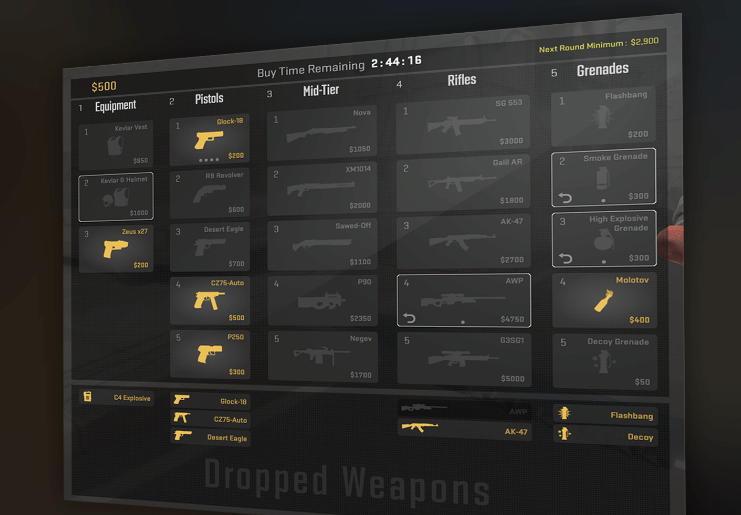The image size is (741, 515).
Task: Buy the AK-47 in the Rifles column
Action: click(x=463, y=242)
